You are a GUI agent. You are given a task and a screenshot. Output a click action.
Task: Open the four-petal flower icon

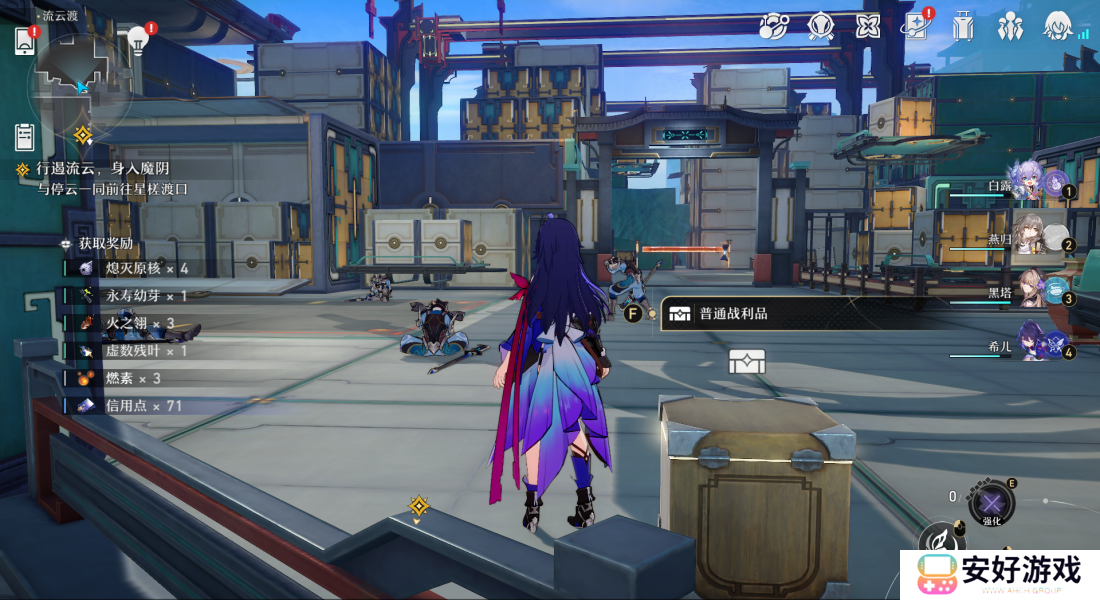(x=868, y=26)
